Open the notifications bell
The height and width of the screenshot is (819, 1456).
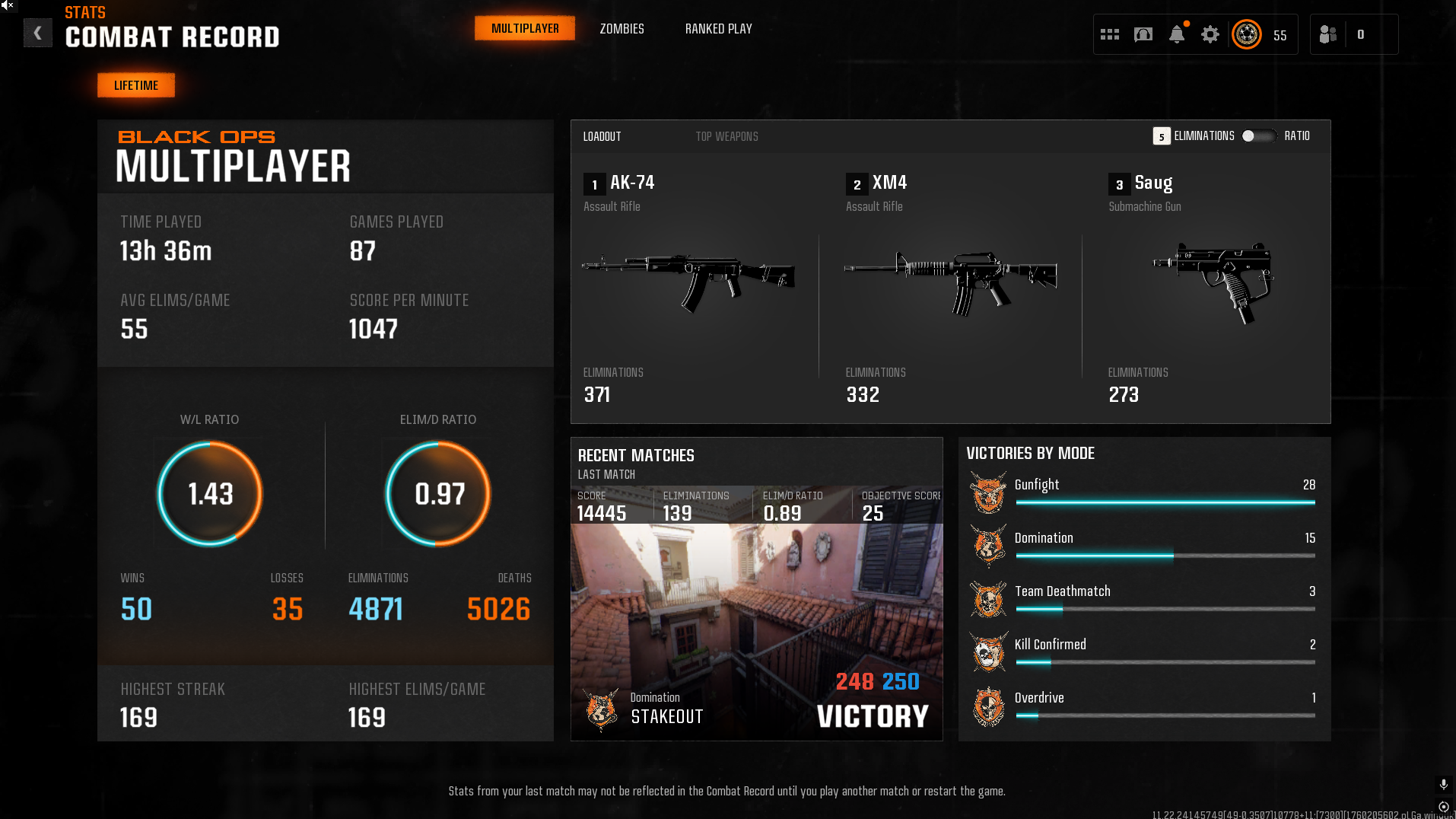pos(1177,34)
